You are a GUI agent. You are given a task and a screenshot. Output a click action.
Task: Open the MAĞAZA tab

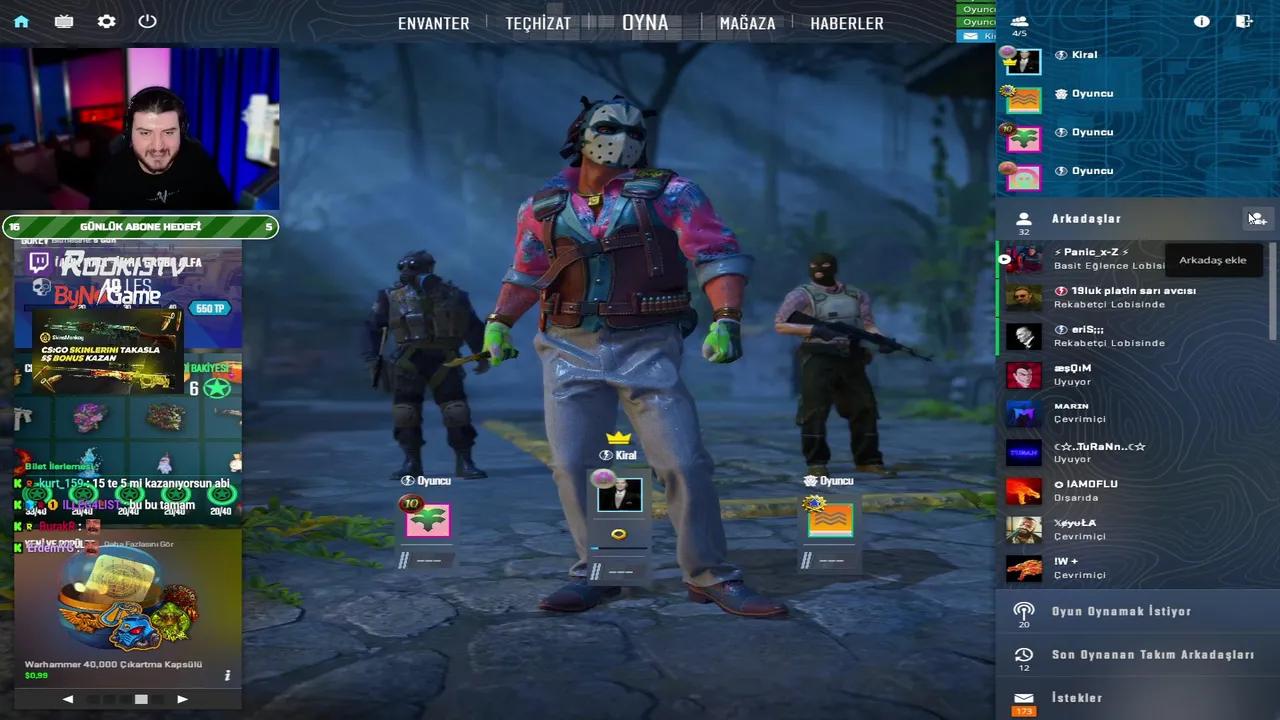coord(746,22)
